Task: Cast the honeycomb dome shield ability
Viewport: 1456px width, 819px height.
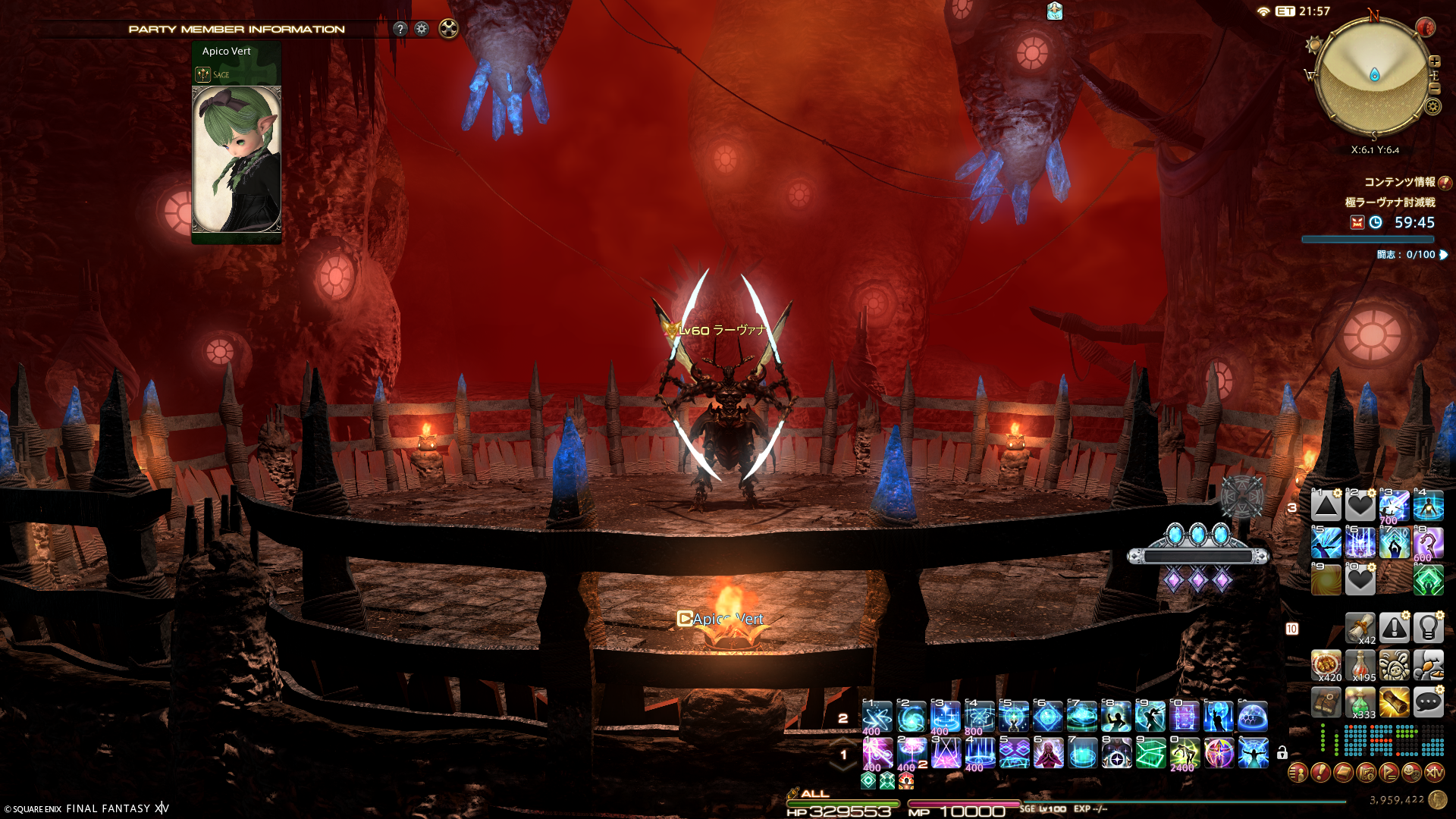Action: (1253, 717)
